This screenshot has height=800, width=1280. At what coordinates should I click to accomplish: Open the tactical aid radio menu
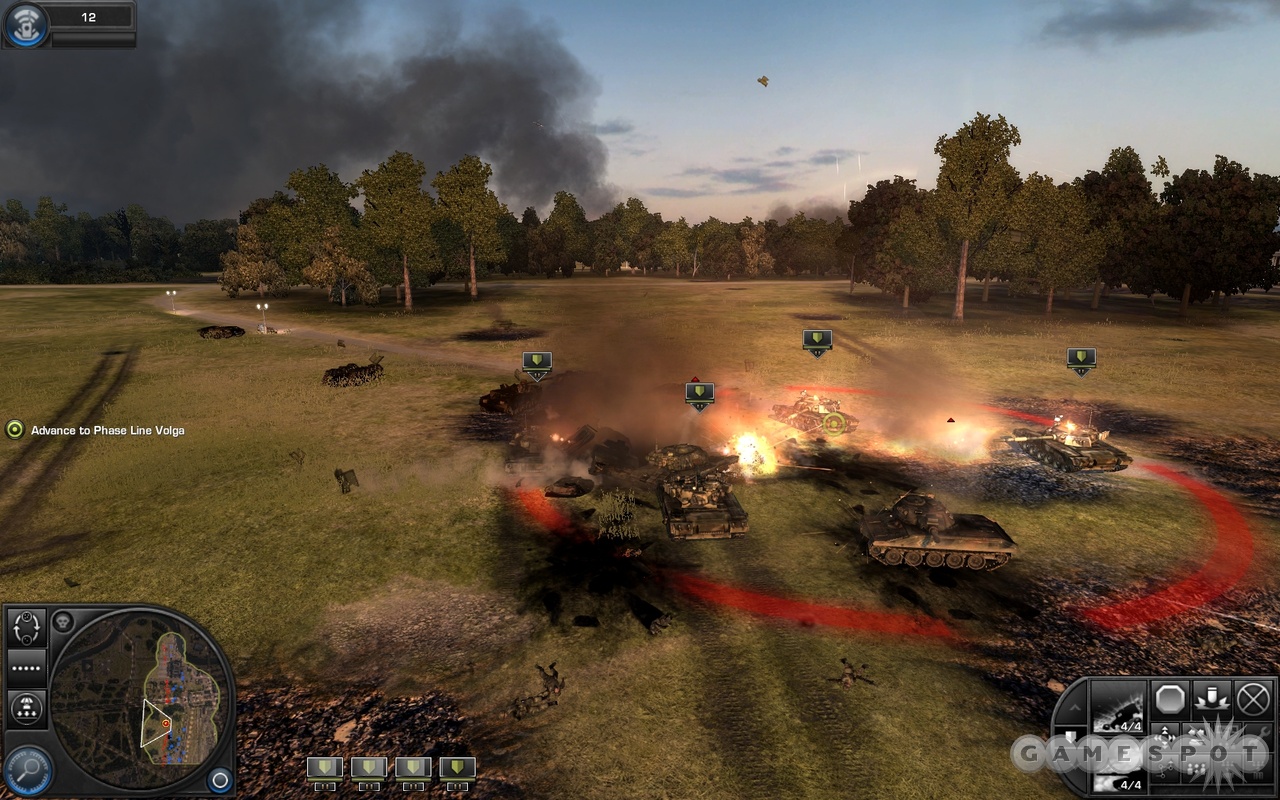coord(24,25)
